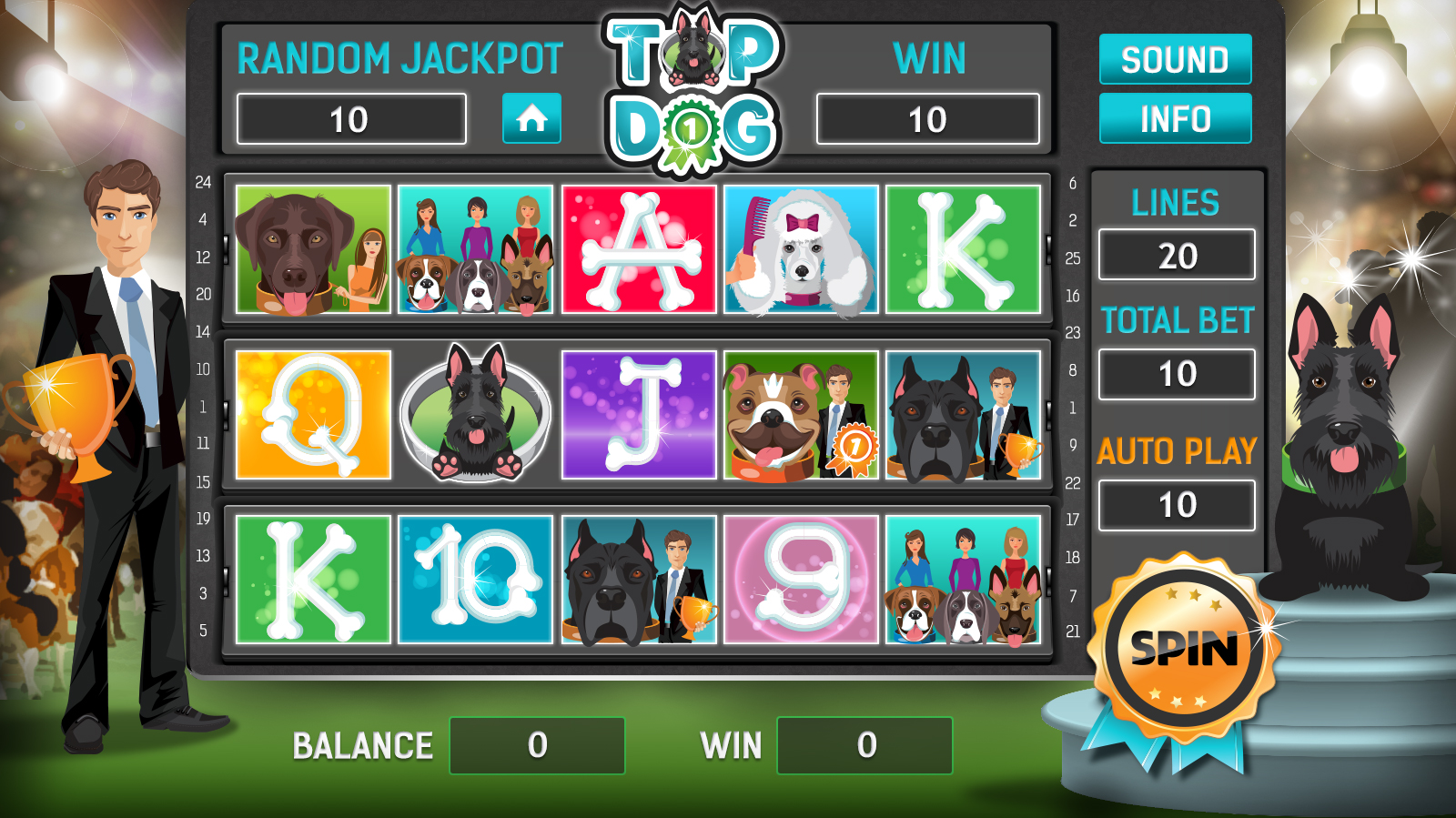Viewport: 1456px width, 818px height.
Task: Open the AUTO PLAY count selector
Action: click(x=1177, y=504)
